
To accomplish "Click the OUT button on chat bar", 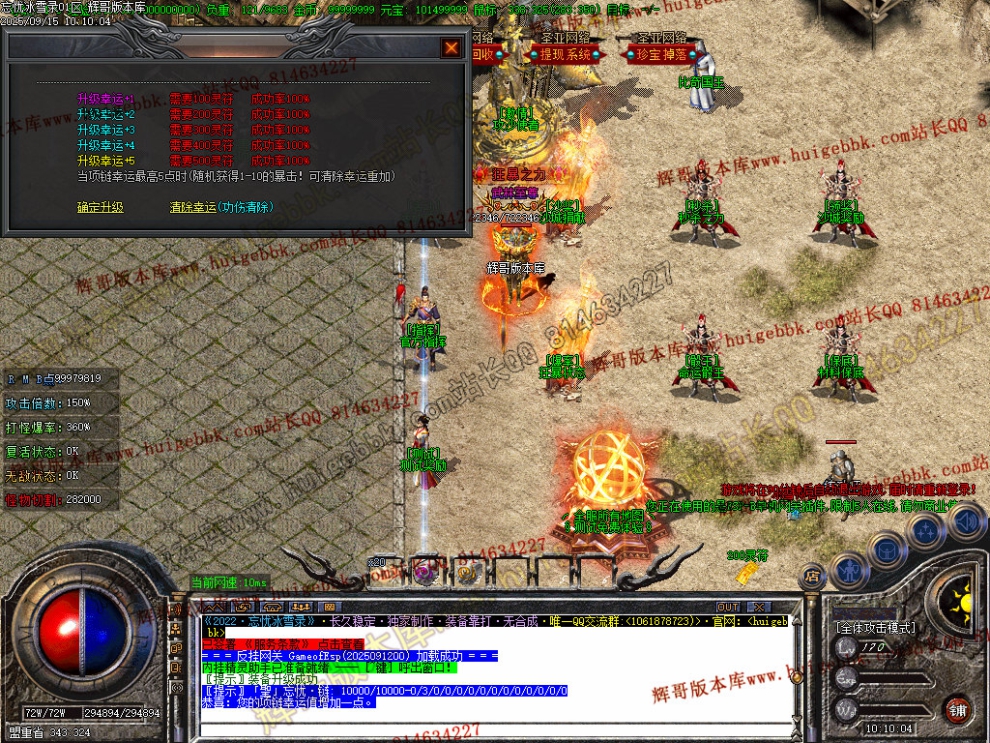I will pyautogui.click(x=729, y=607).
